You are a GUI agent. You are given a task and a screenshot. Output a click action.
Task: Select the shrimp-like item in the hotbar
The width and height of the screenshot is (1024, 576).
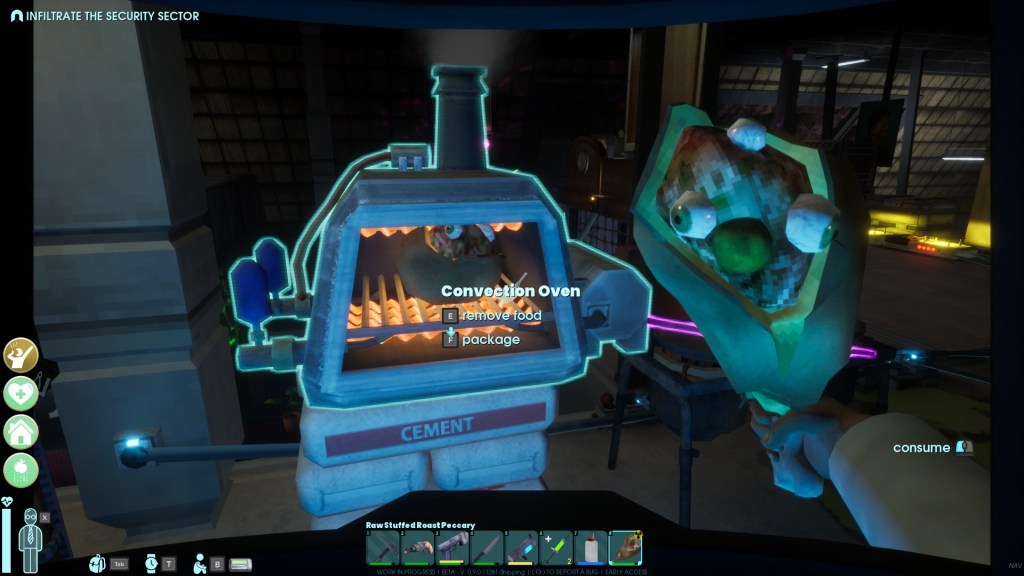(417, 547)
